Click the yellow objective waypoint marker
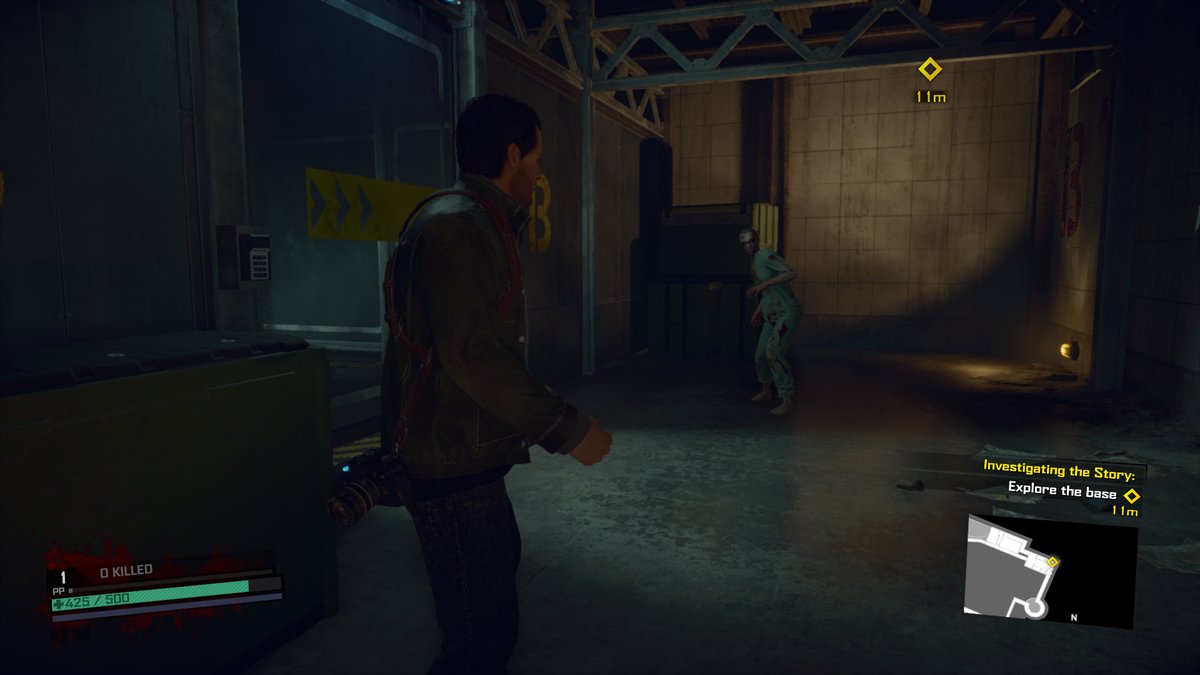1200x675 pixels. coord(930,69)
